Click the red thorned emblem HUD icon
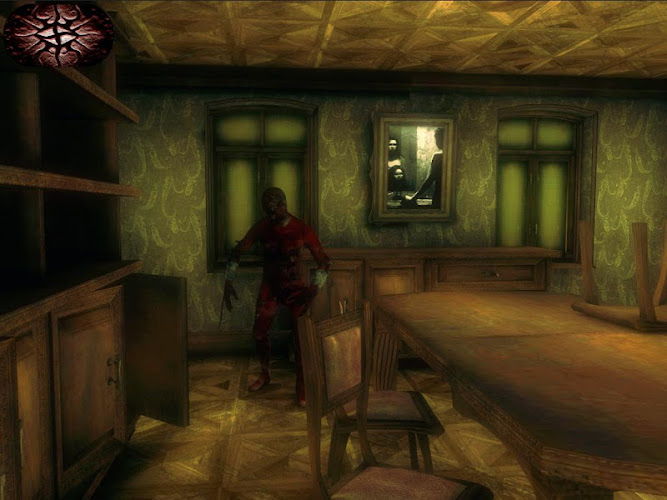The height and width of the screenshot is (500, 667). pyautogui.click(x=57, y=33)
